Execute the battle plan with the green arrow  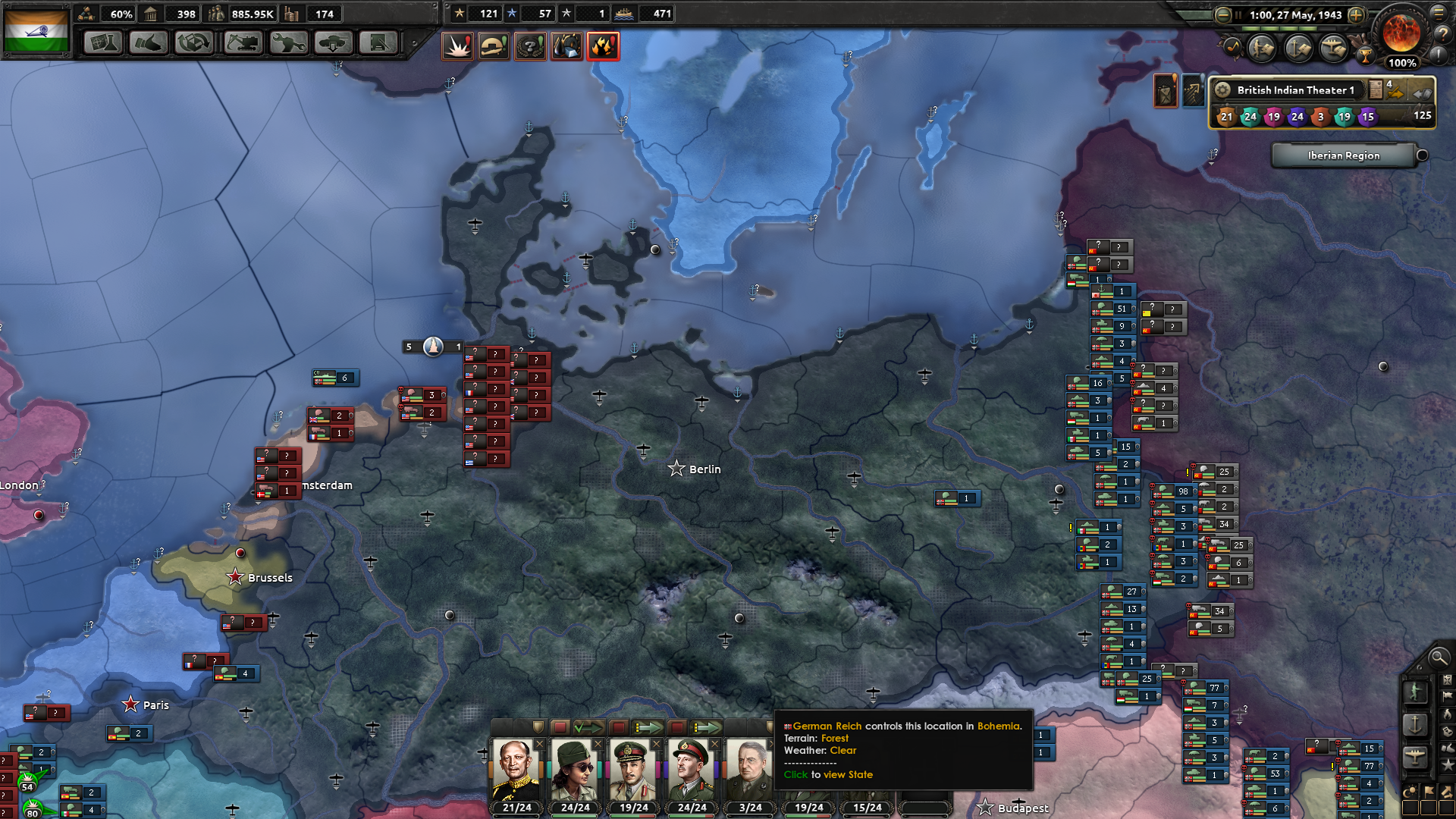pyautogui.click(x=589, y=726)
